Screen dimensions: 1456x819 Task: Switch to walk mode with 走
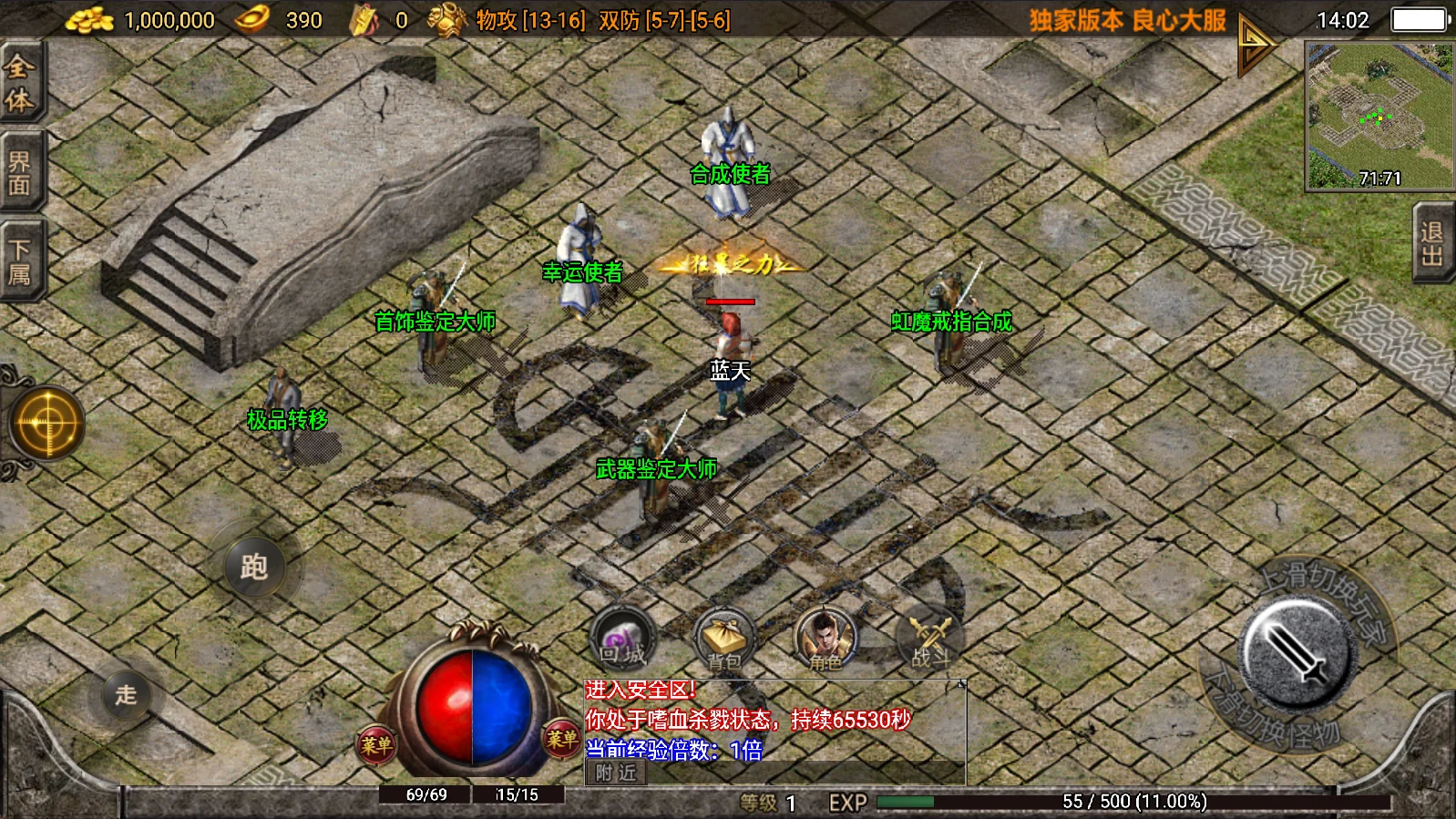[126, 695]
